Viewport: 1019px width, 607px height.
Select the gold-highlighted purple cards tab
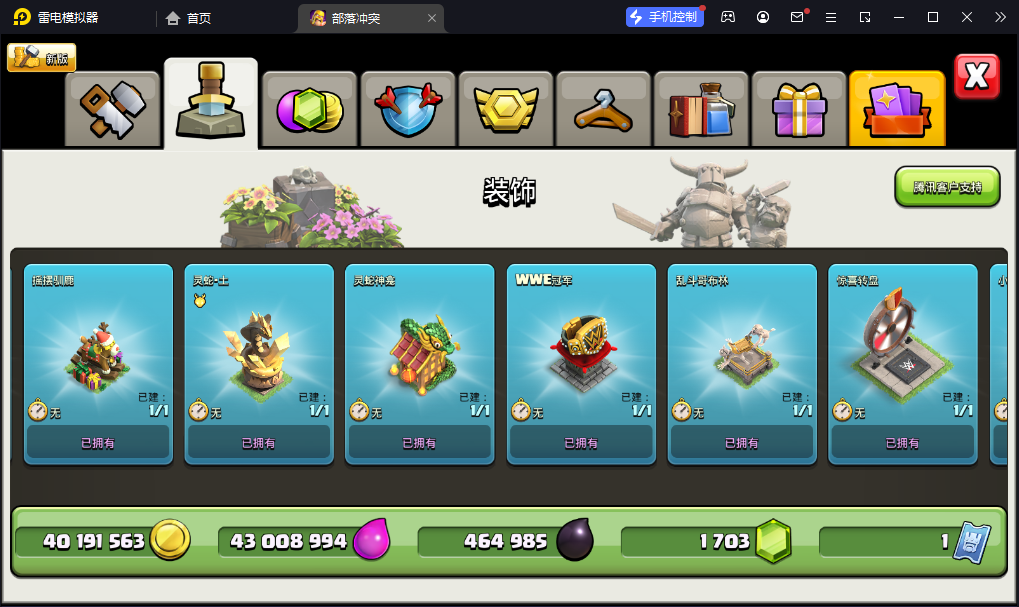[897, 109]
